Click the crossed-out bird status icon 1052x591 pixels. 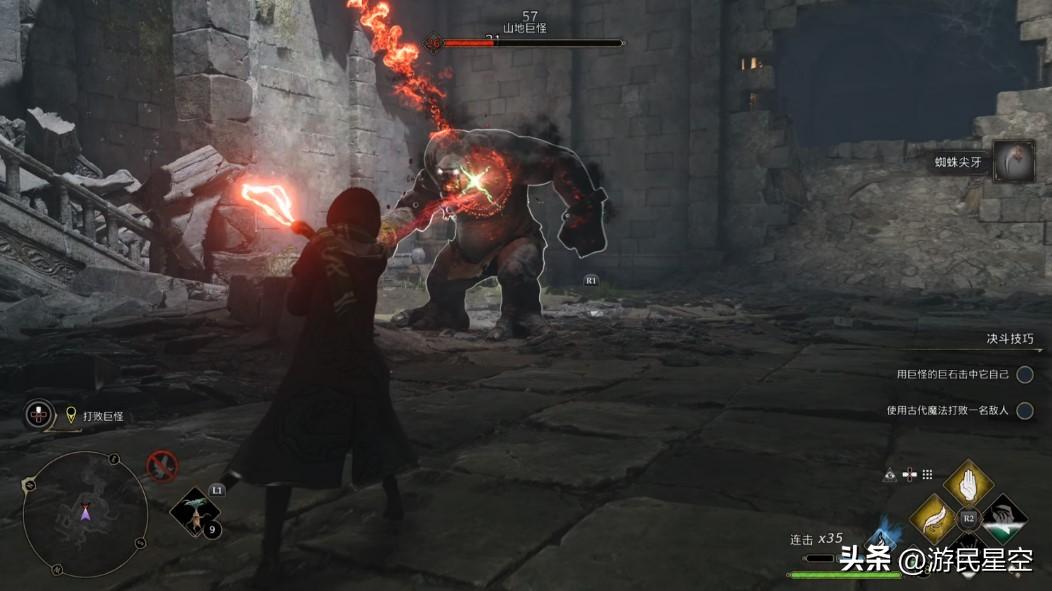162,465
